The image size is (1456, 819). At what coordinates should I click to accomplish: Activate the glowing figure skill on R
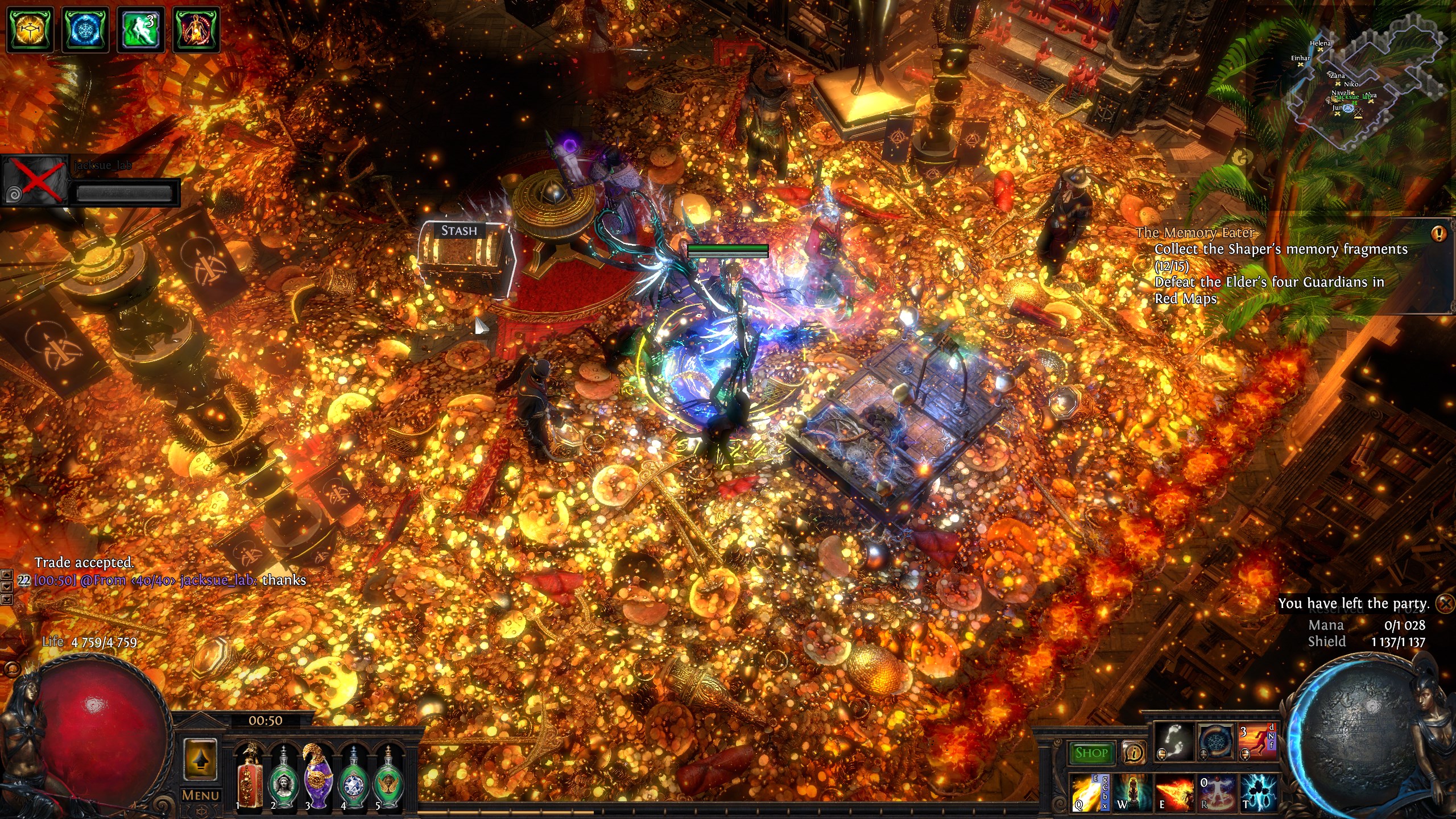tap(1217, 793)
